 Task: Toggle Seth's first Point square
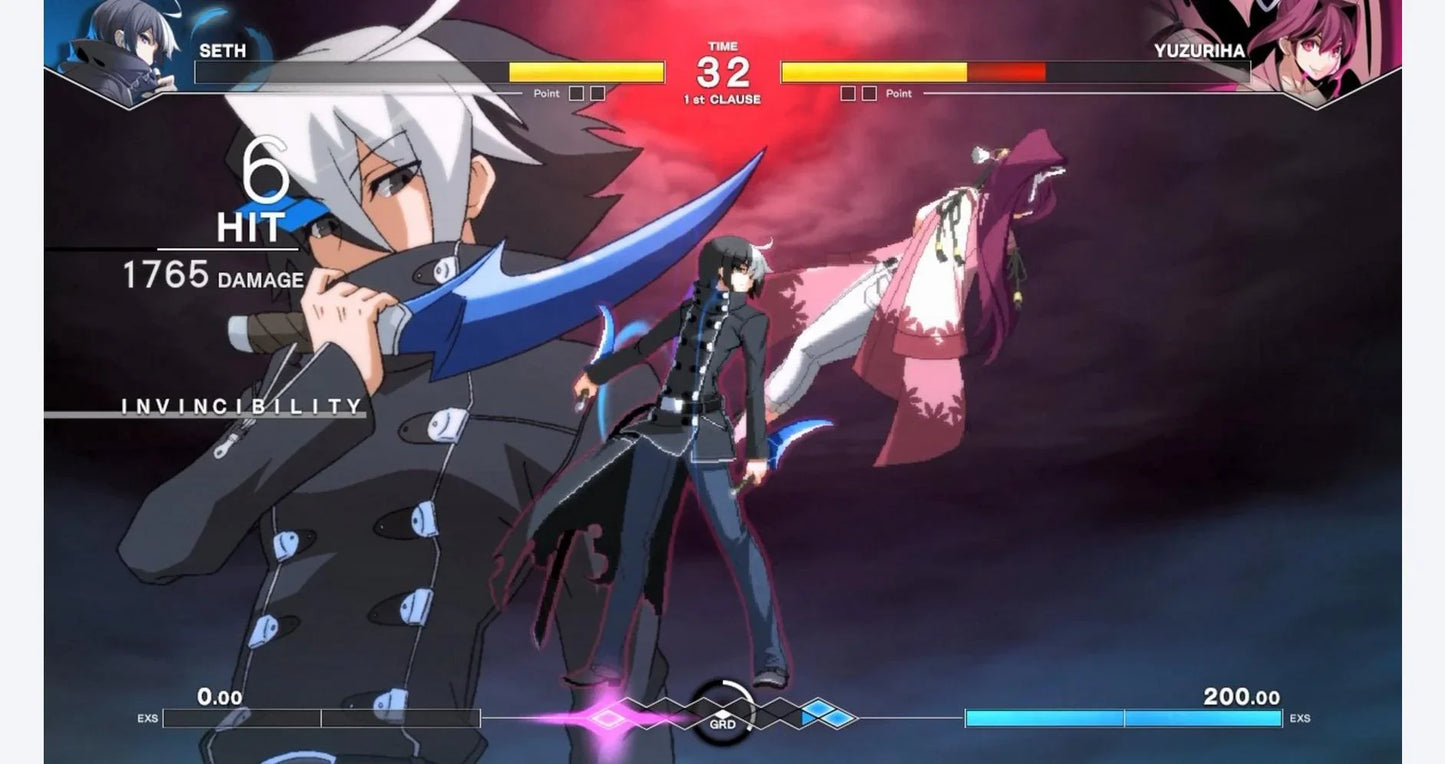tap(576, 93)
